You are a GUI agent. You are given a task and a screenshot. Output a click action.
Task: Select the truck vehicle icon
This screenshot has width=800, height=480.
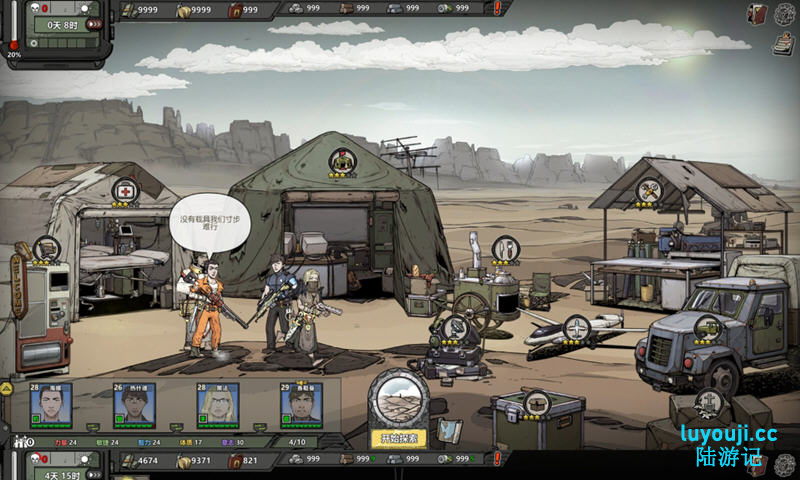click(x=707, y=327)
